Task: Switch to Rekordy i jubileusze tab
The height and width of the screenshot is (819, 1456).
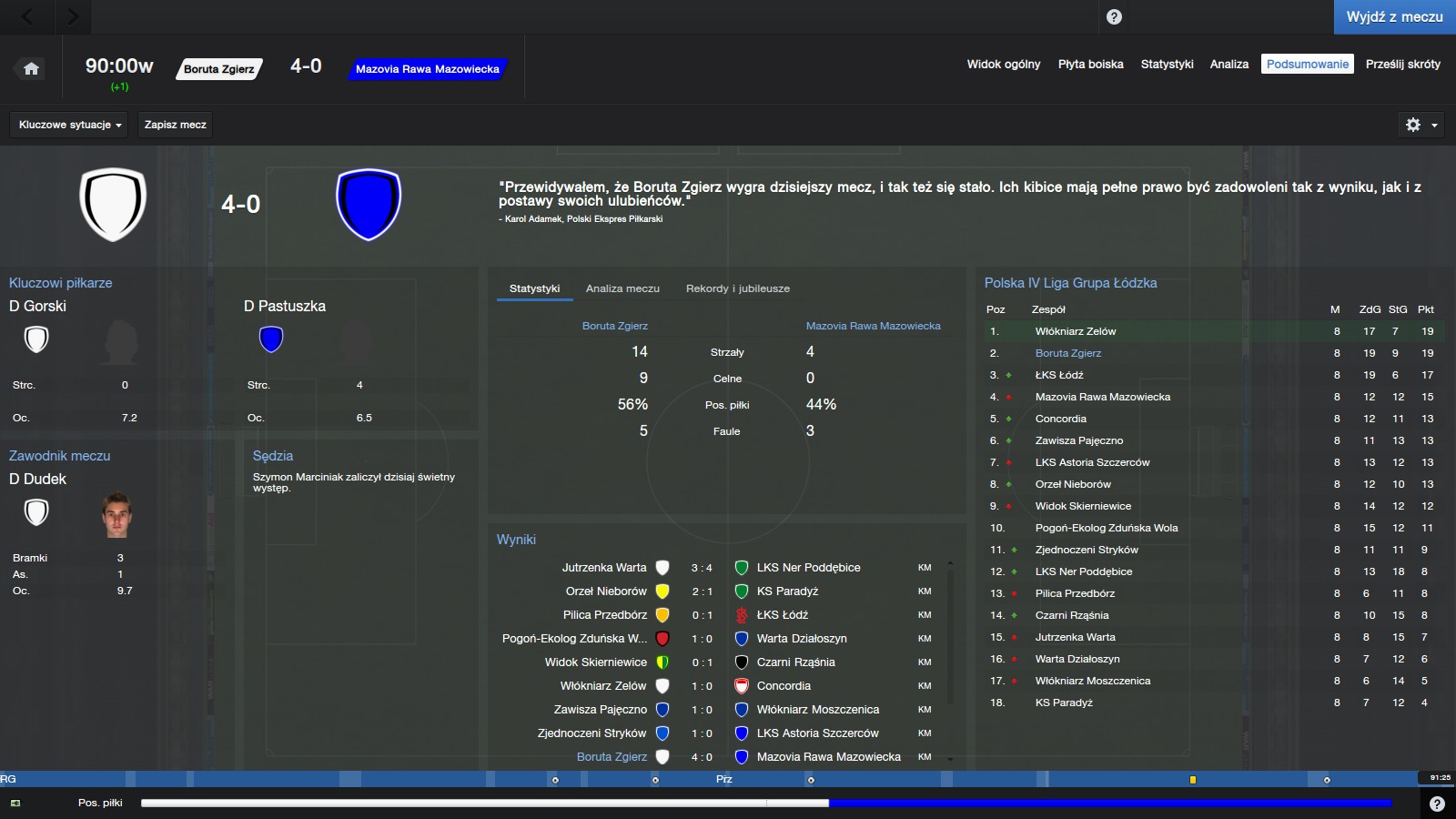Action: pyautogui.click(x=737, y=288)
